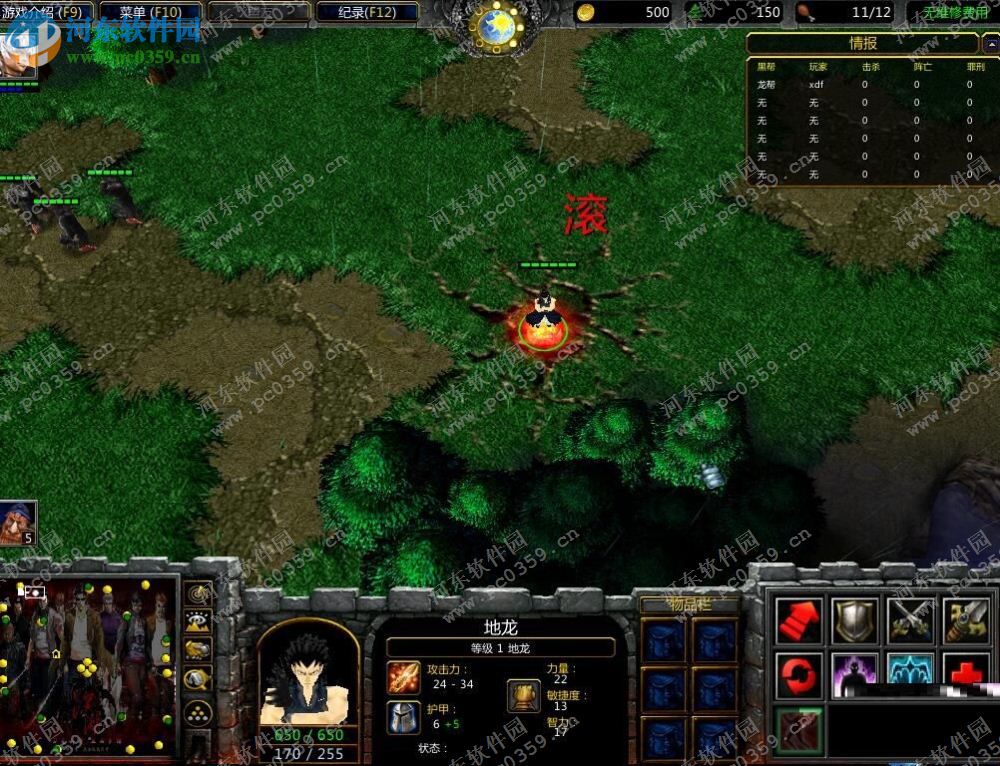Activate the crossed swords Attack command
Viewport: 1000px width, 766px height.
(911, 621)
